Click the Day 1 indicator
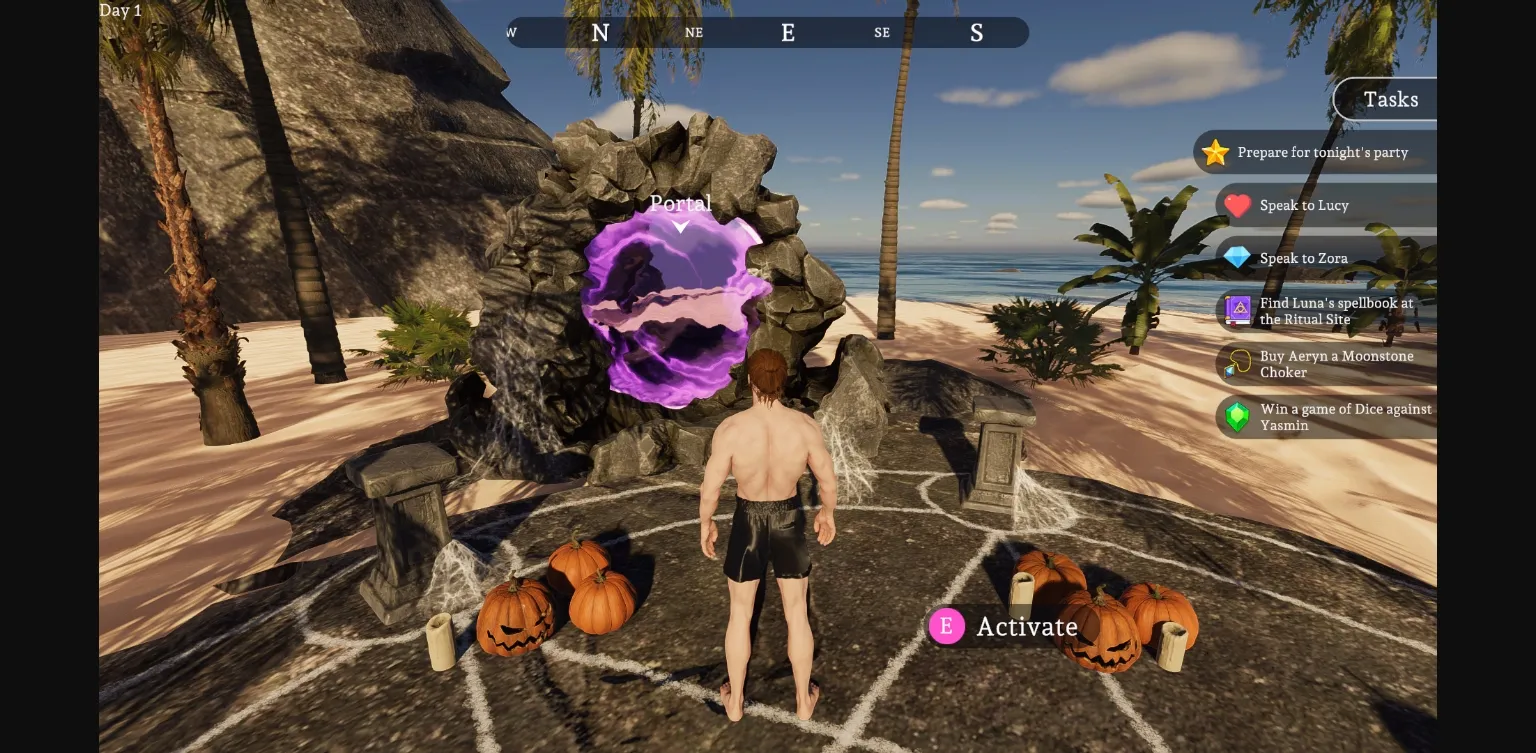This screenshot has width=1536, height=753. [120, 10]
